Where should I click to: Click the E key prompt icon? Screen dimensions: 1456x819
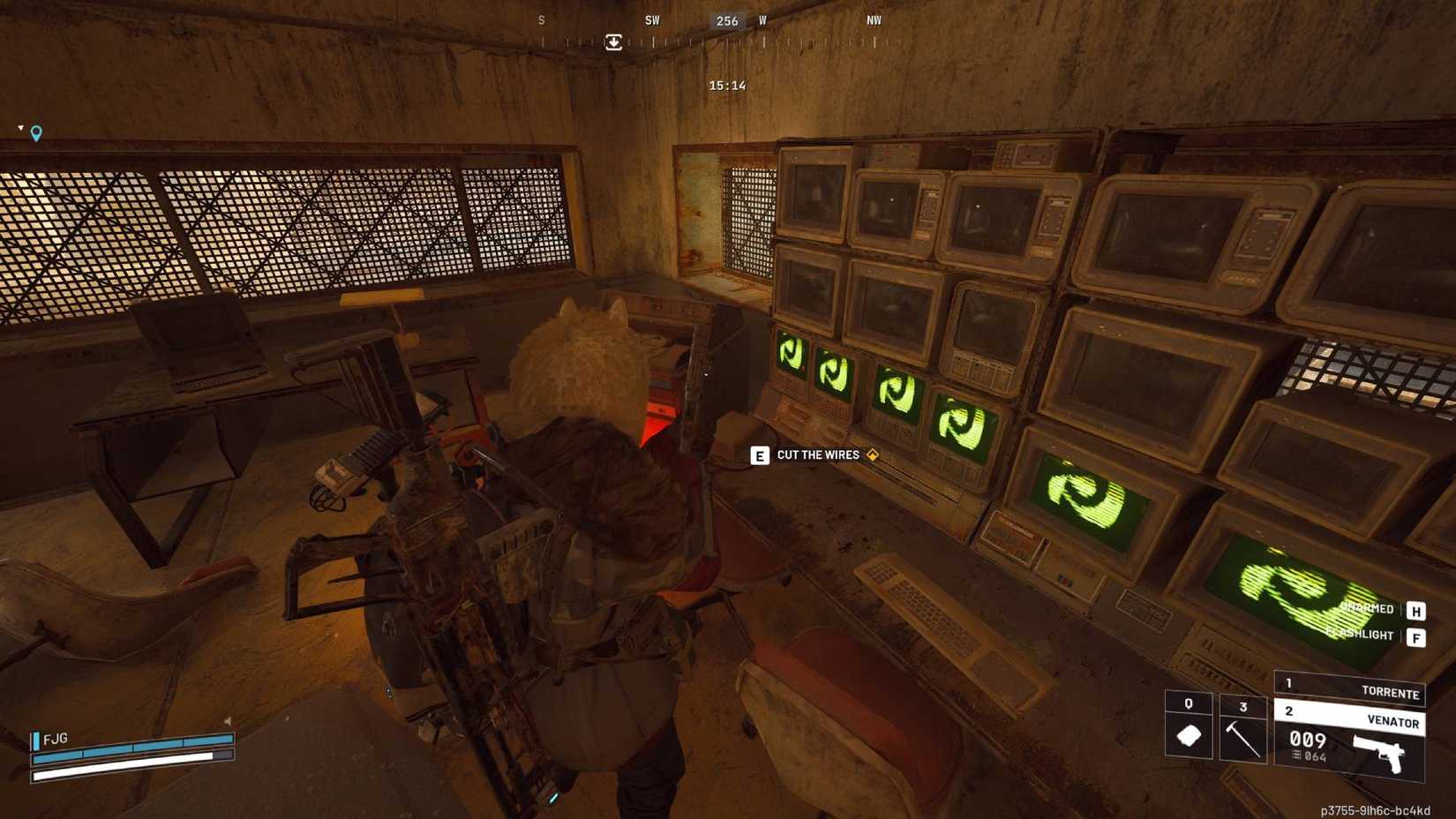click(x=759, y=455)
